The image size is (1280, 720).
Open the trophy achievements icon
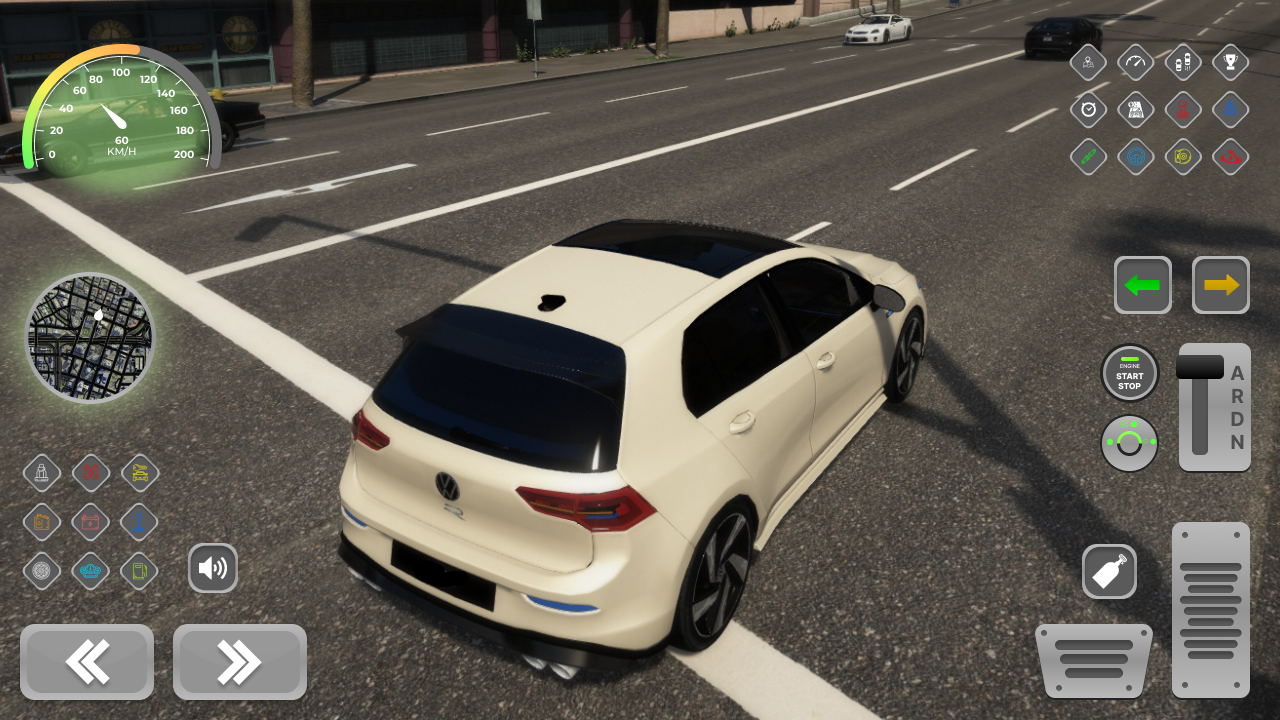1230,62
